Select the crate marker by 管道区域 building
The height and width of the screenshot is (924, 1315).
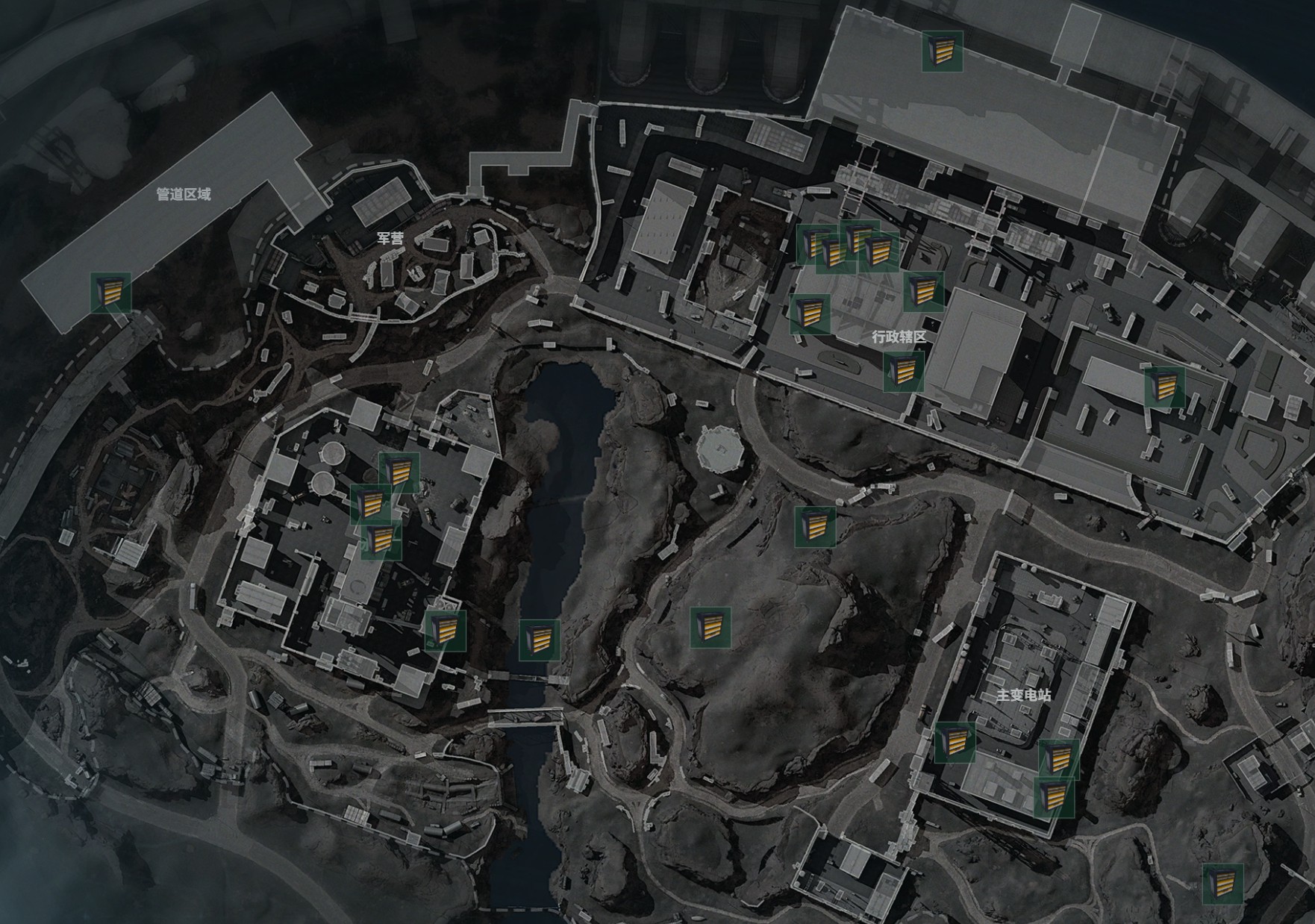click(x=110, y=293)
